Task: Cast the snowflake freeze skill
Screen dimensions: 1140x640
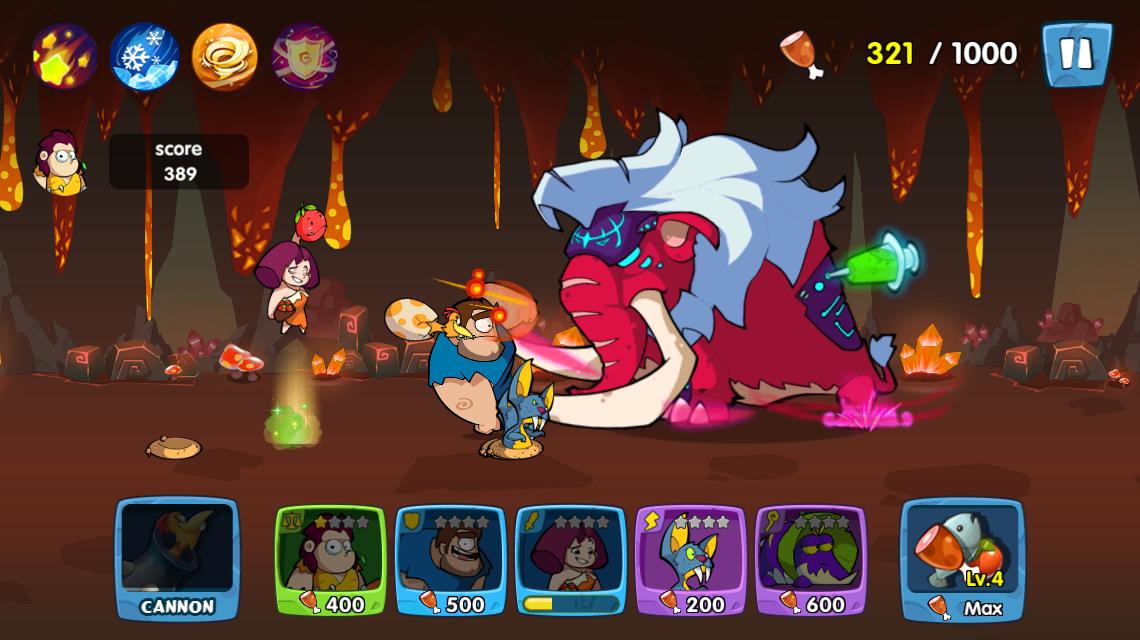Action: (145, 56)
